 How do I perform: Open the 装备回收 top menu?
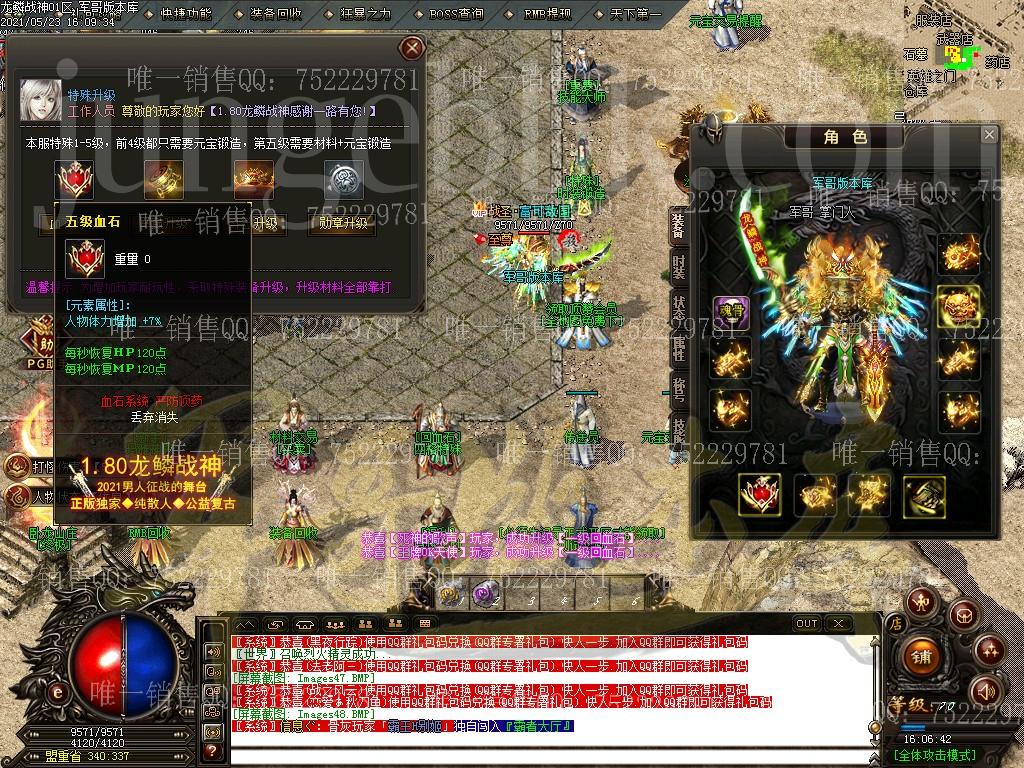[x=276, y=14]
